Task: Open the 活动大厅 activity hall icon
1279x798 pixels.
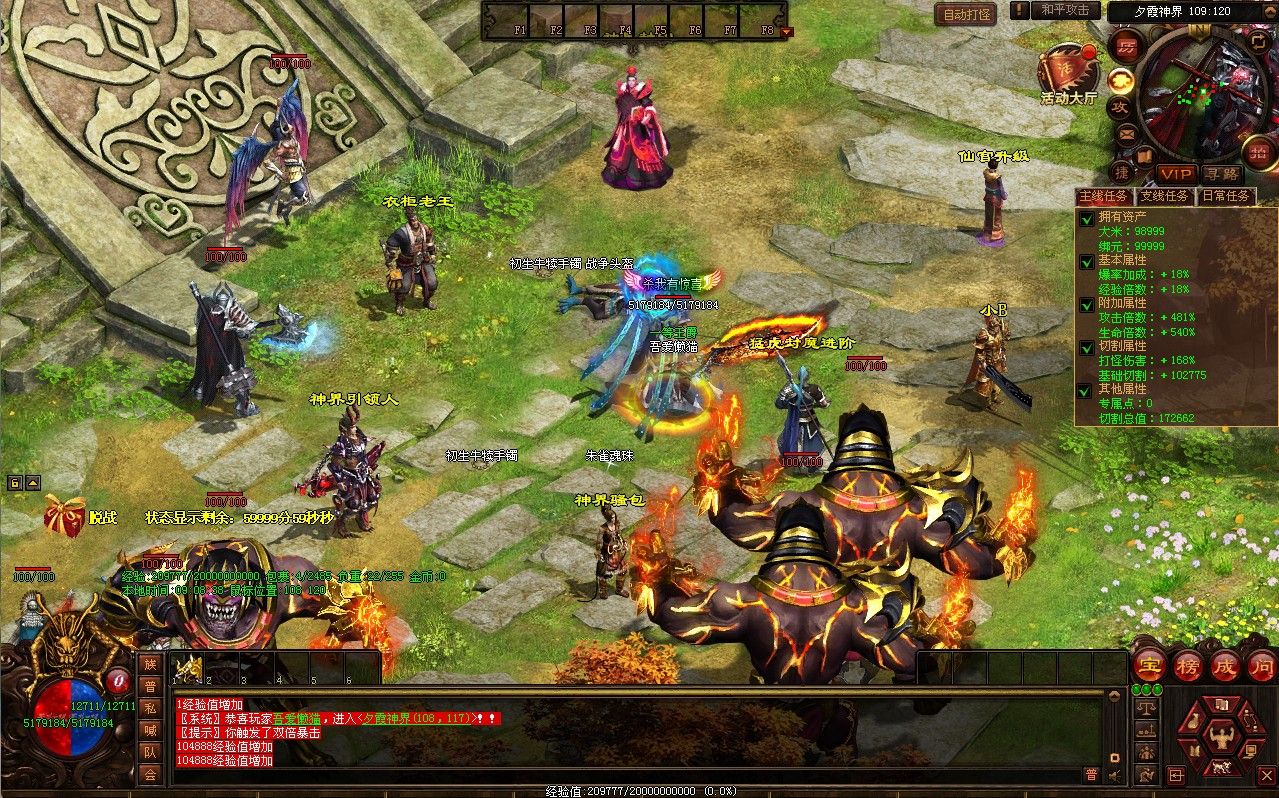Action: pos(1067,70)
